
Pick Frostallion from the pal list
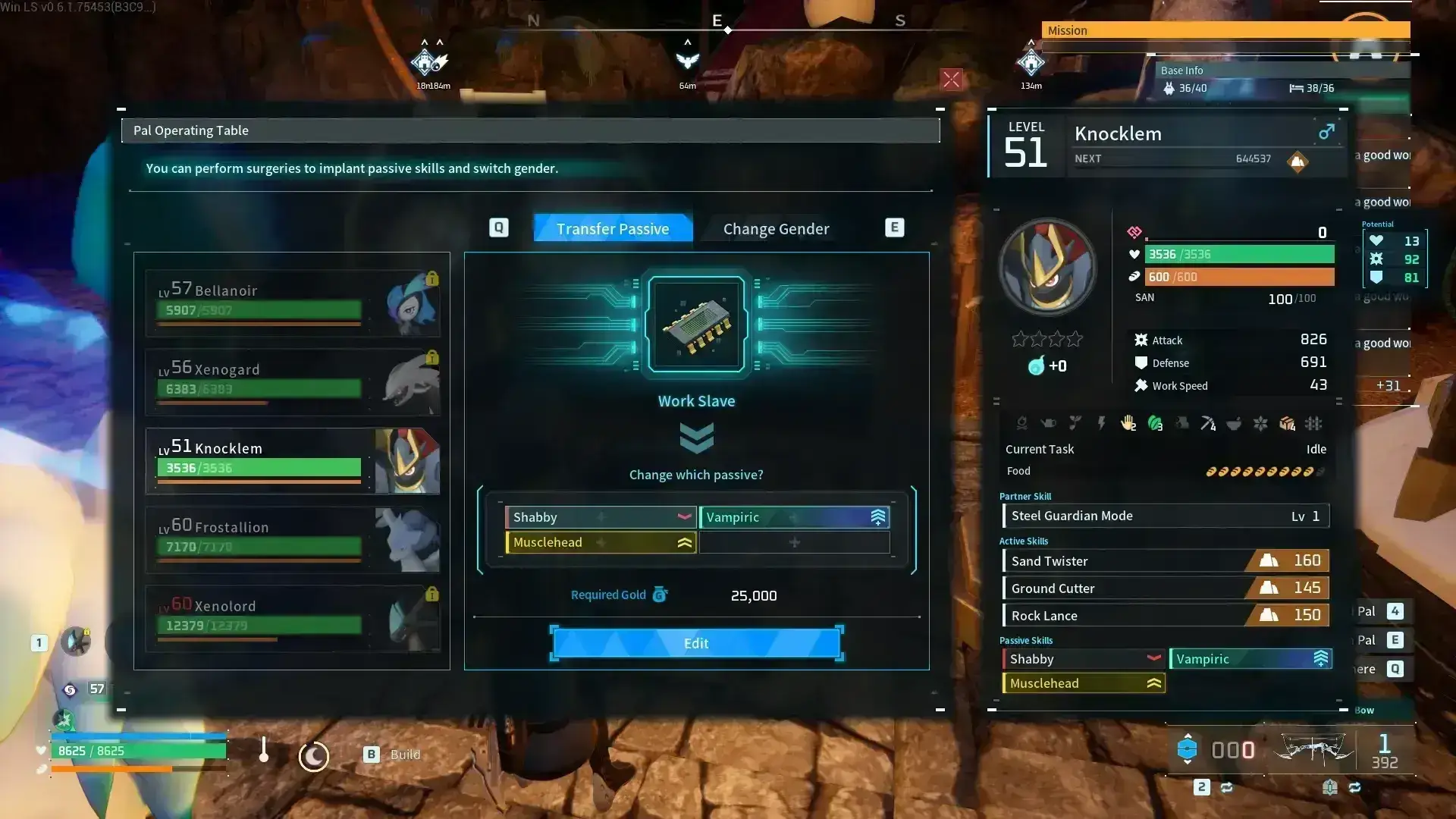[x=292, y=539]
